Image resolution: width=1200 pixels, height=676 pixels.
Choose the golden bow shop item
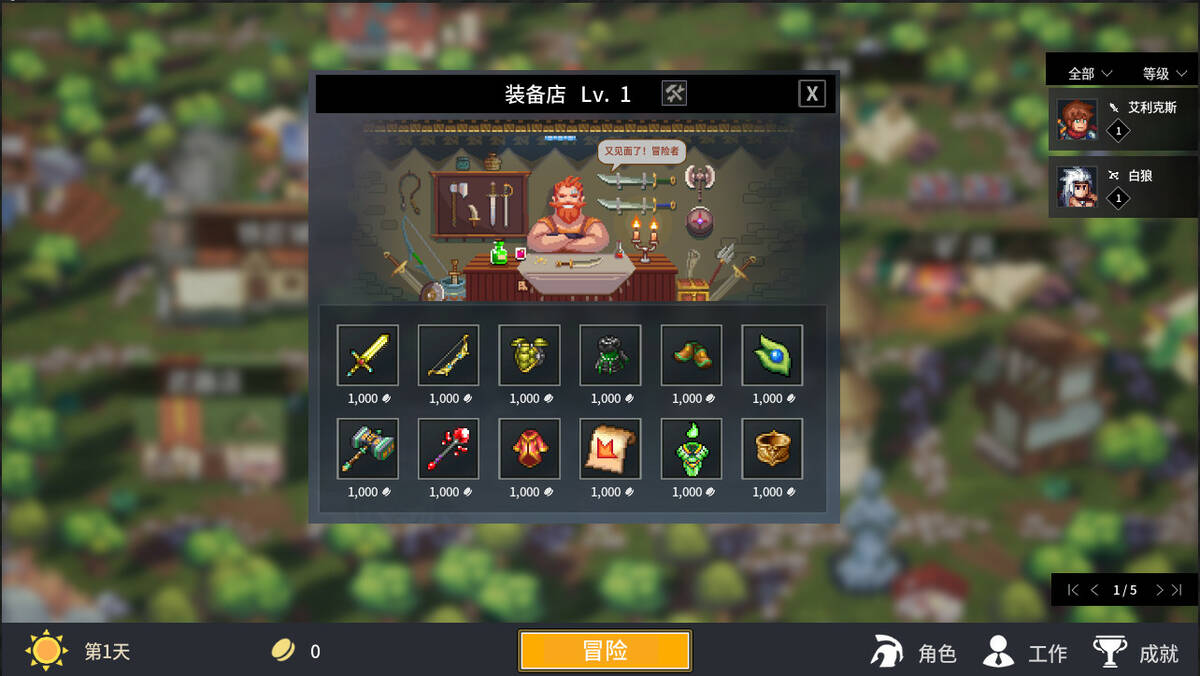(449, 355)
